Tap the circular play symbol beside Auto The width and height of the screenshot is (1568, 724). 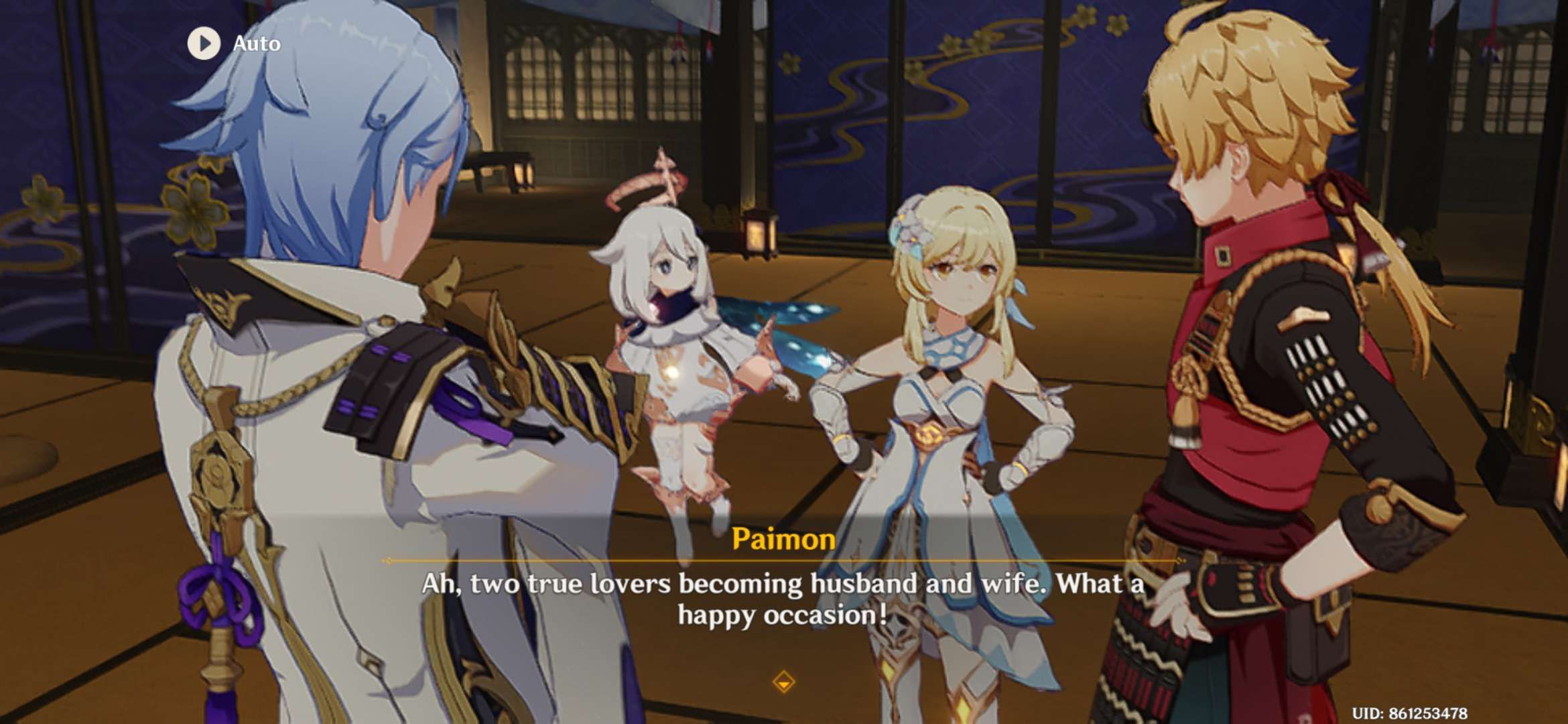[205, 44]
